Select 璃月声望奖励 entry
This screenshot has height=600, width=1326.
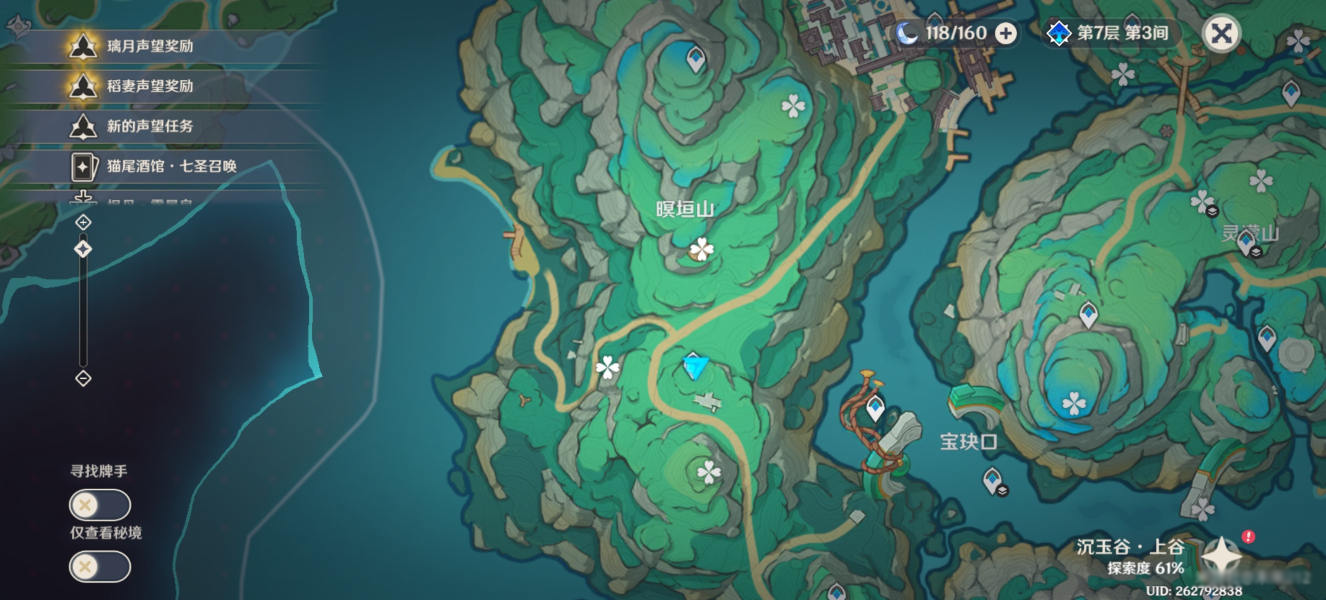150,45
